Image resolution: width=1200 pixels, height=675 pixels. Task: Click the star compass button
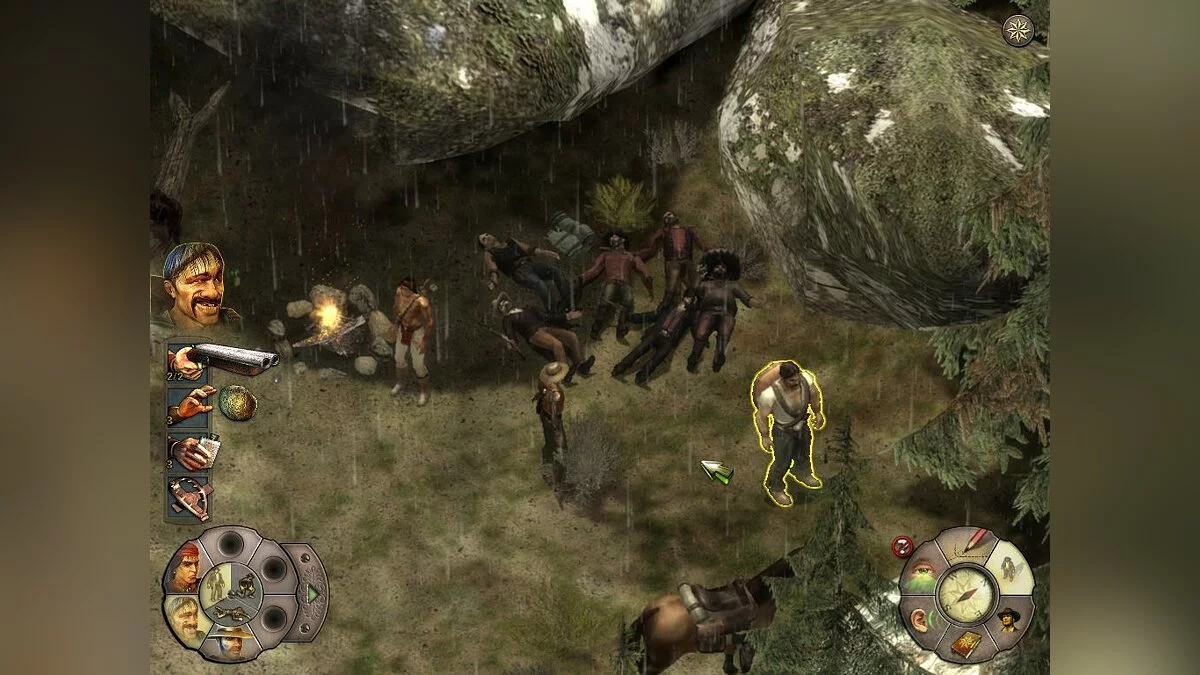(x=1017, y=30)
